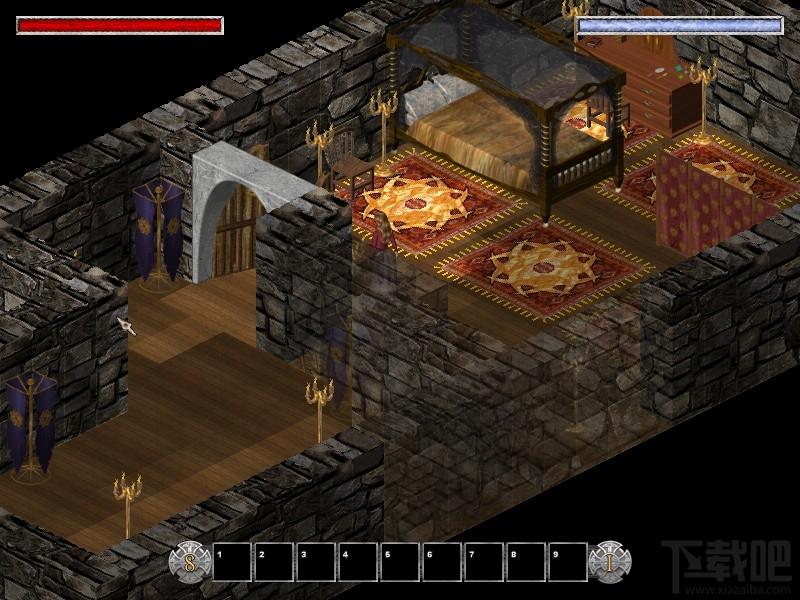Choose the quick slot labeled 2
Image resolution: width=800 pixels, height=600 pixels.
click(274, 562)
